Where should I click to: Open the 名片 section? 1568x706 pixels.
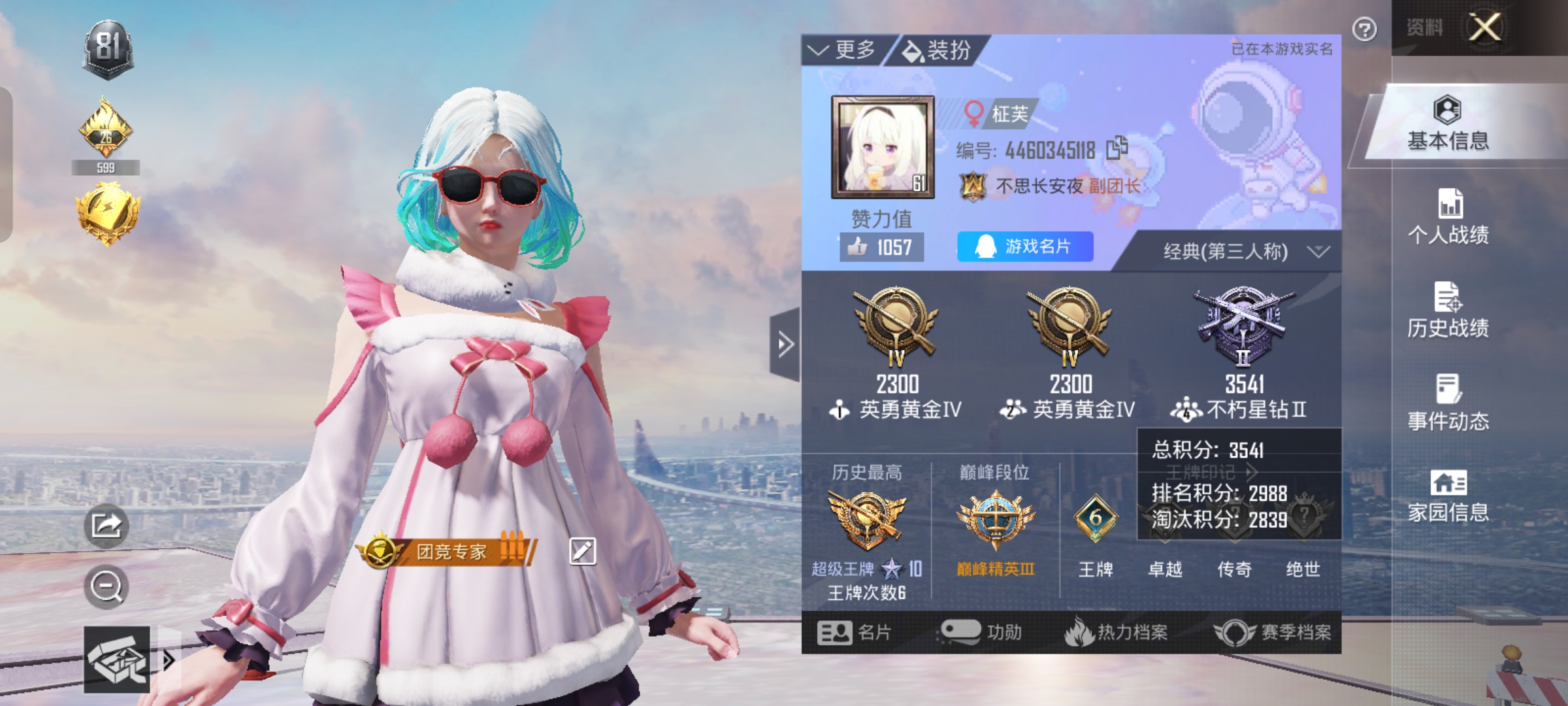(x=854, y=632)
